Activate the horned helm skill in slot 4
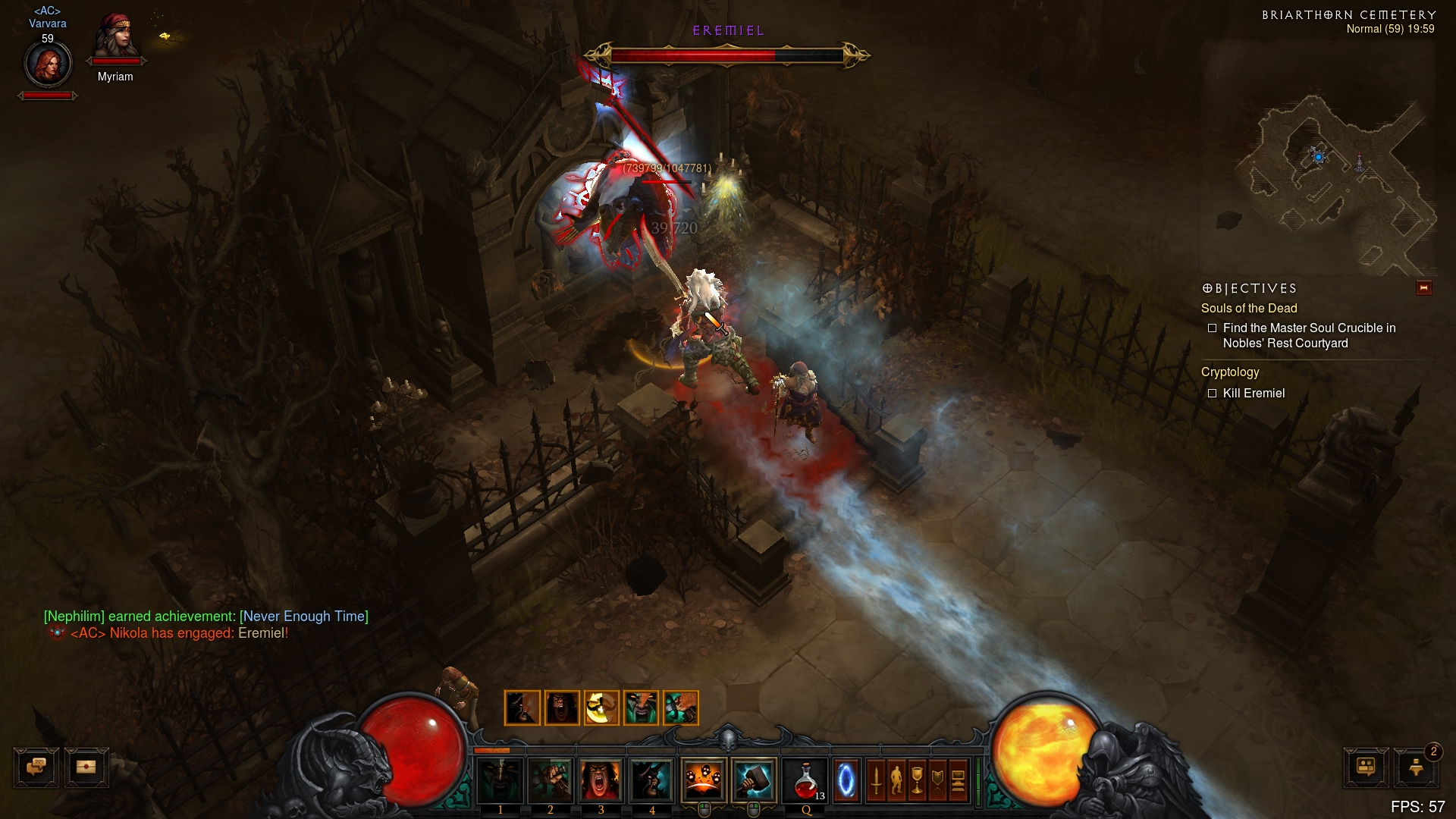This screenshot has width=1456, height=819. click(x=651, y=780)
